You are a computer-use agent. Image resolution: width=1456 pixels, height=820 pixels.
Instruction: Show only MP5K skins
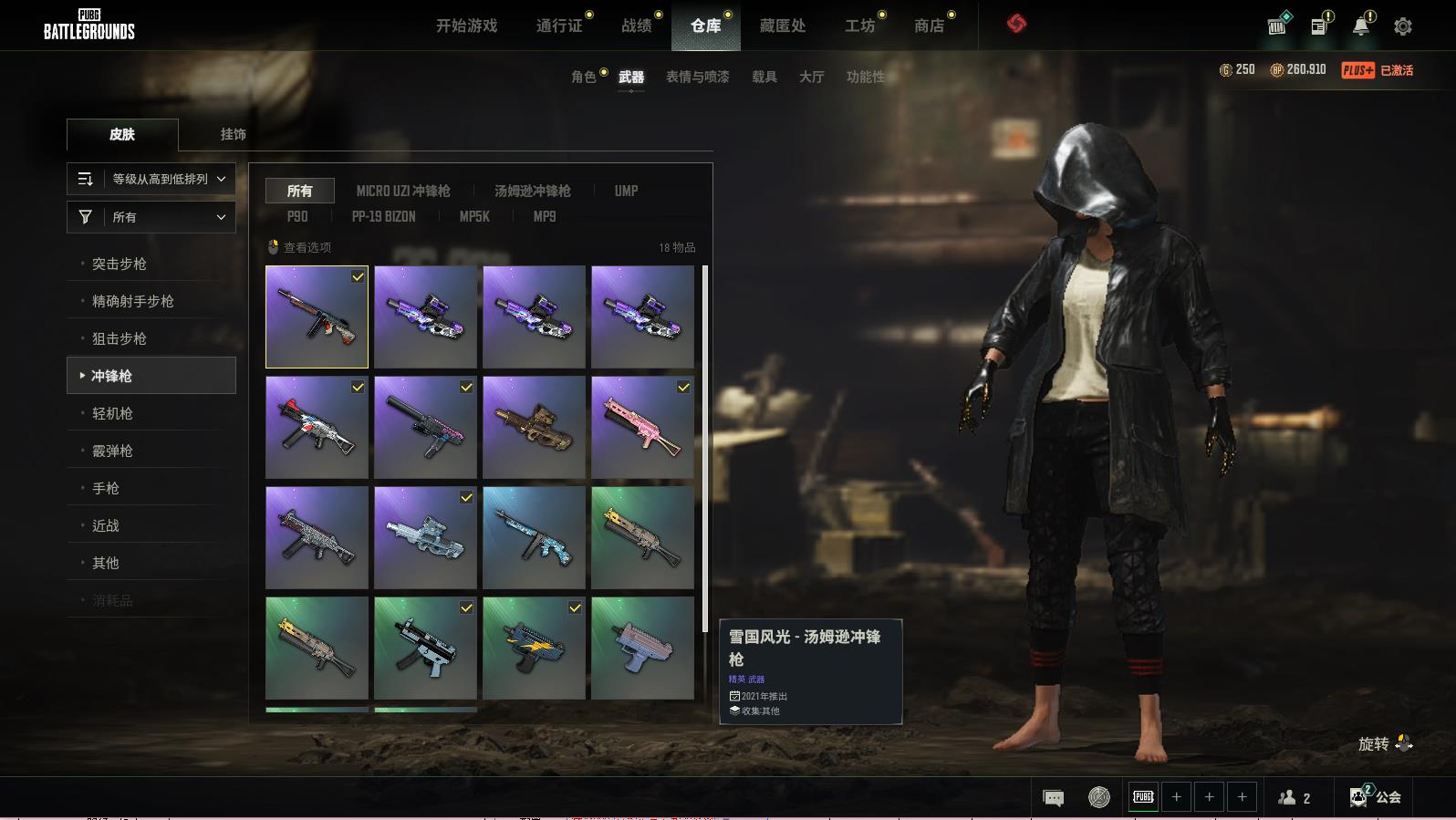pyautogui.click(x=474, y=216)
